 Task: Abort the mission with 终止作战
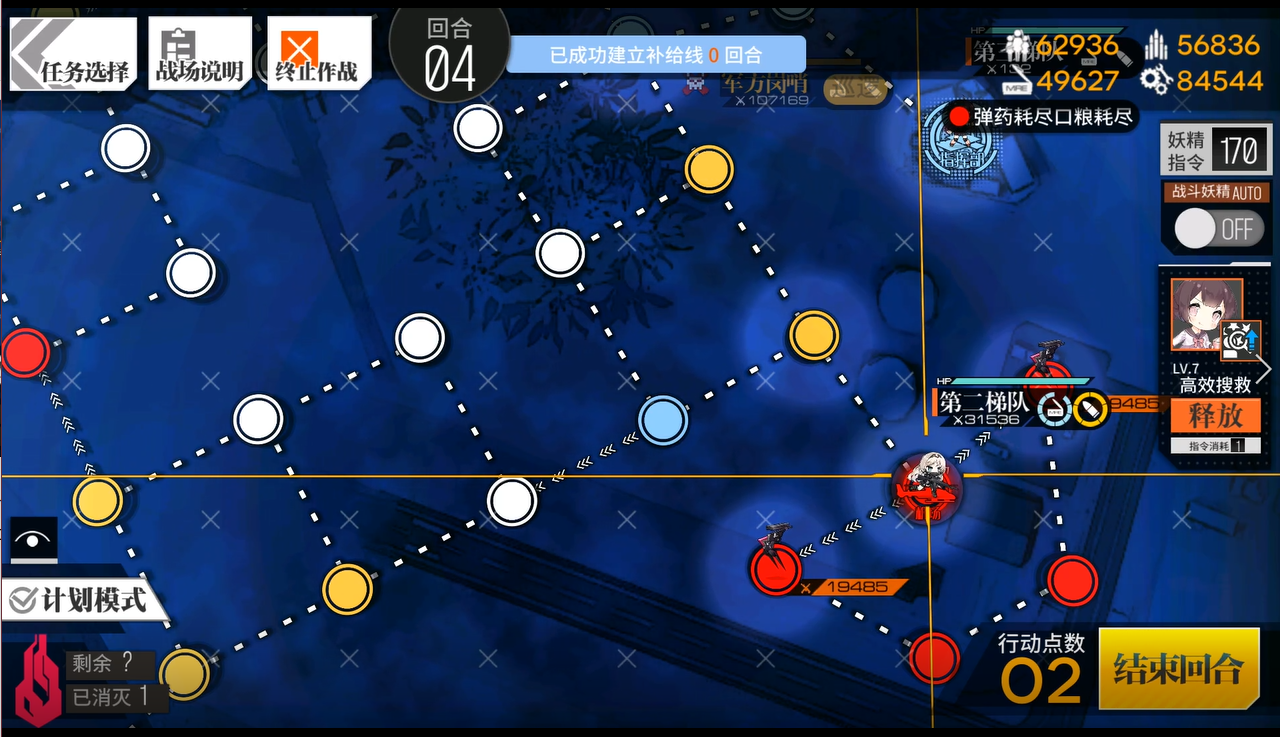tap(318, 54)
